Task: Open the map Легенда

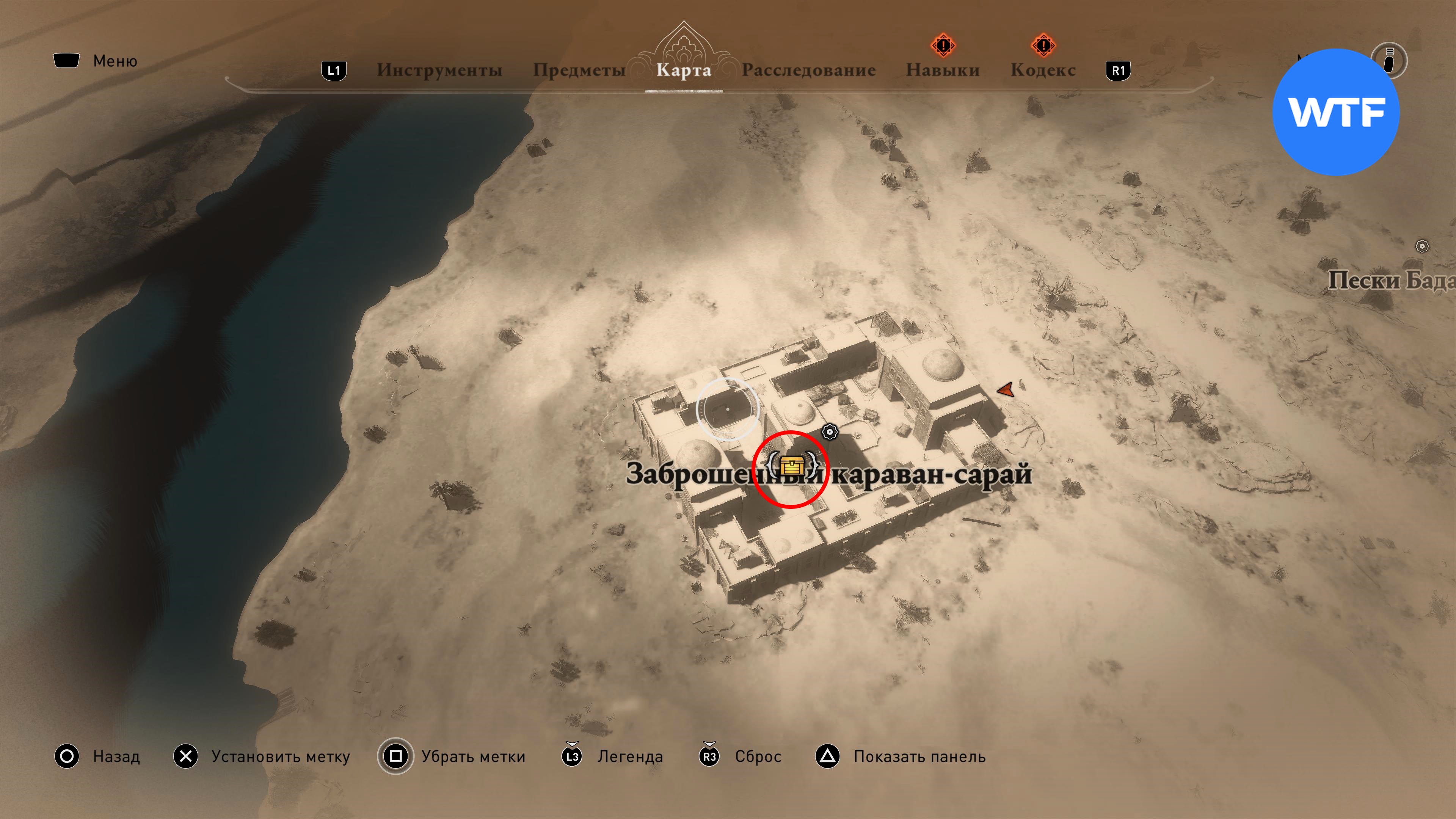Action: pos(630,756)
